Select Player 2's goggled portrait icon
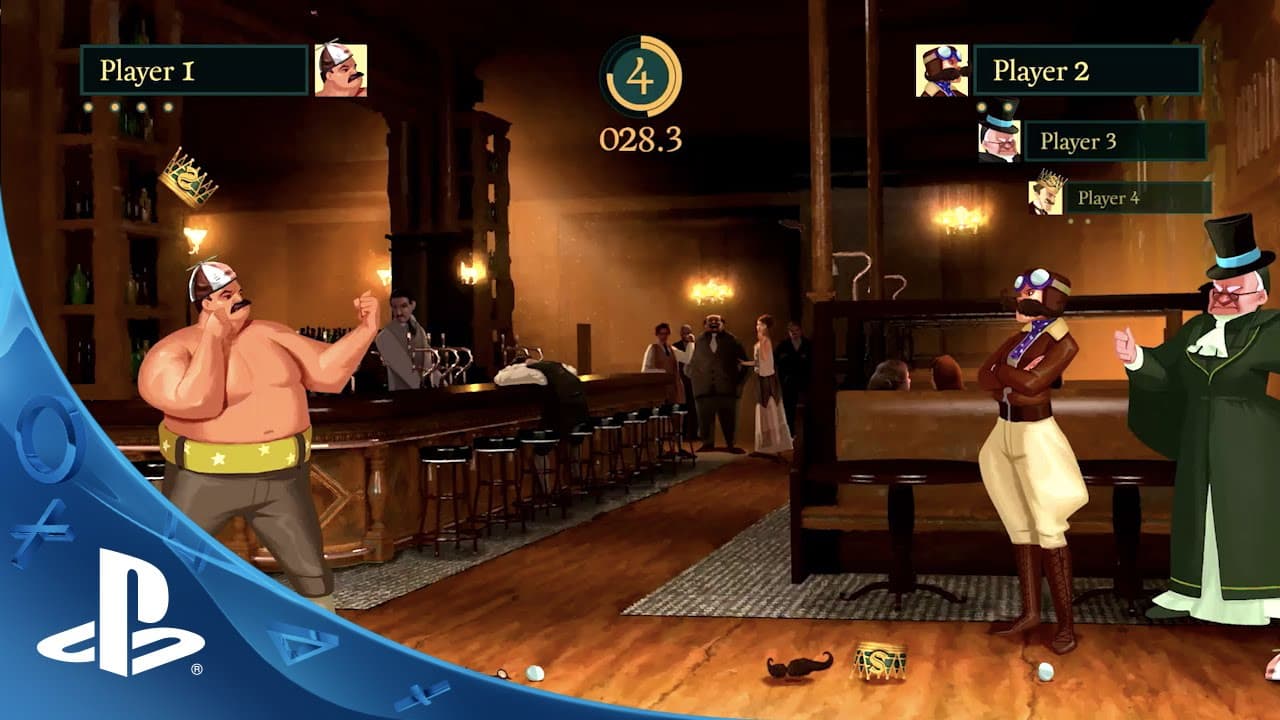The width and height of the screenshot is (1280, 720). (940, 70)
